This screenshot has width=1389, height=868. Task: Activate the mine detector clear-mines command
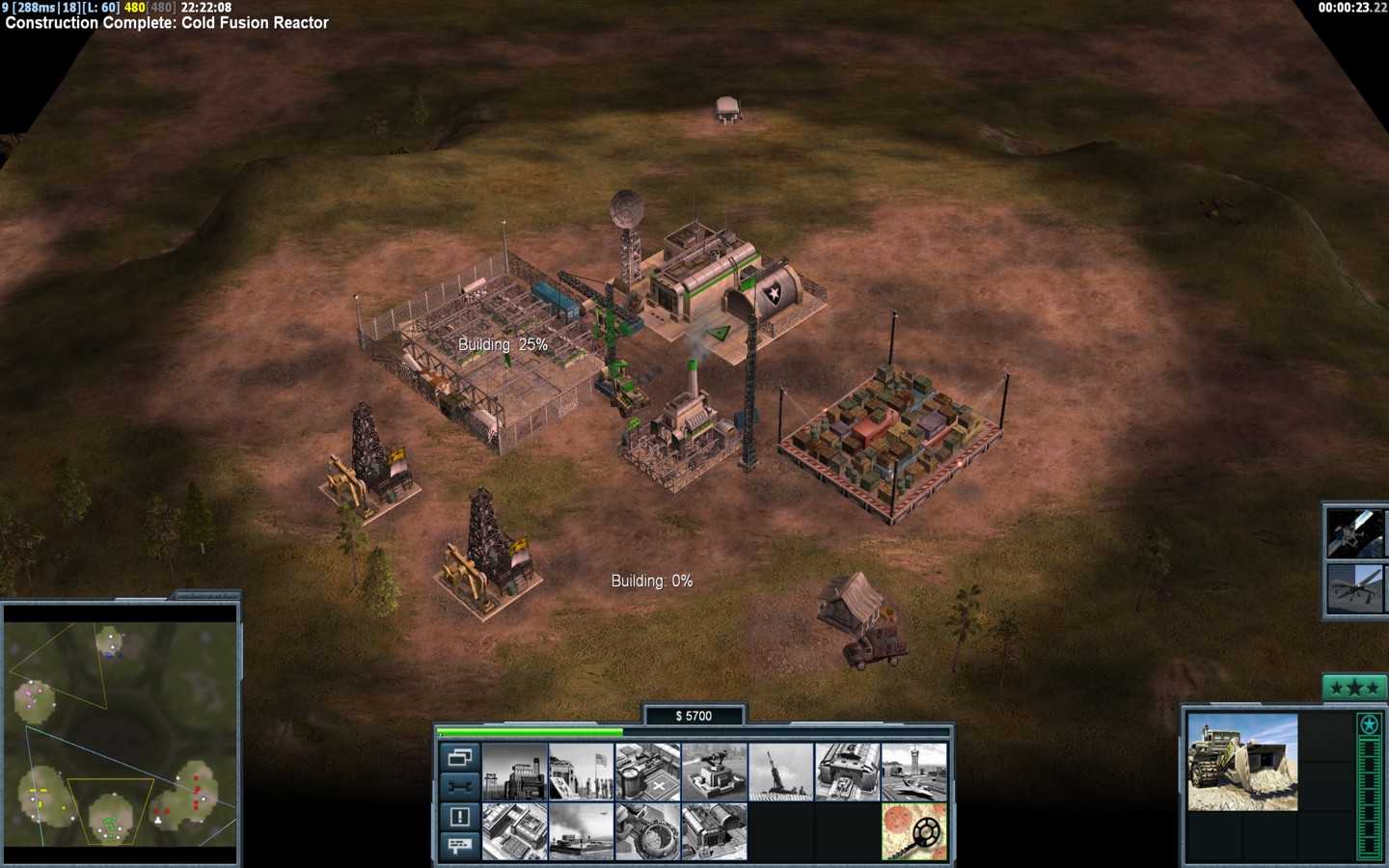(913, 831)
